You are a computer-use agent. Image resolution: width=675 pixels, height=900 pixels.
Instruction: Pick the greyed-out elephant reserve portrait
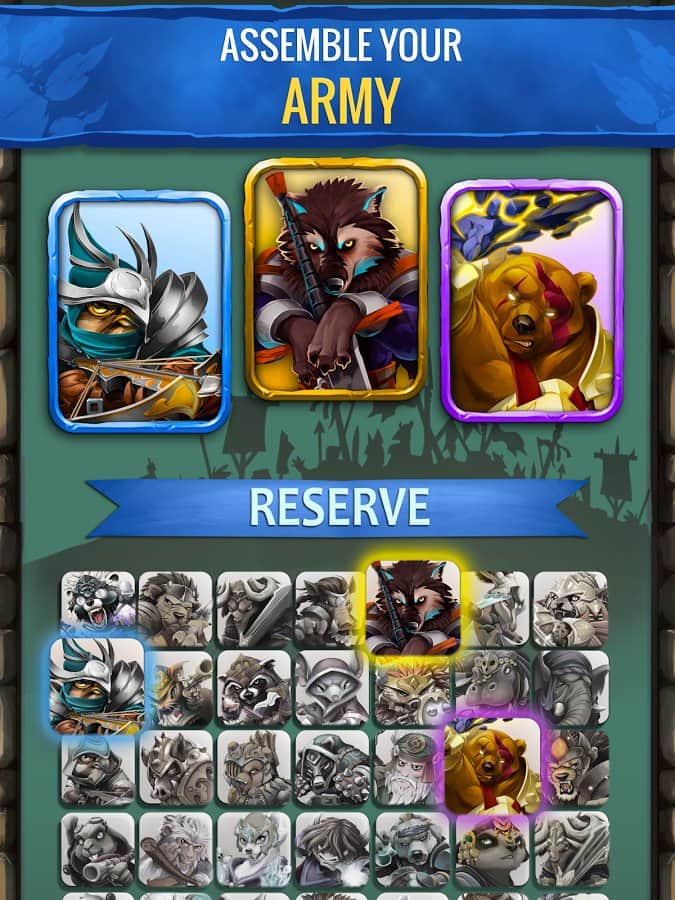tap(570, 688)
